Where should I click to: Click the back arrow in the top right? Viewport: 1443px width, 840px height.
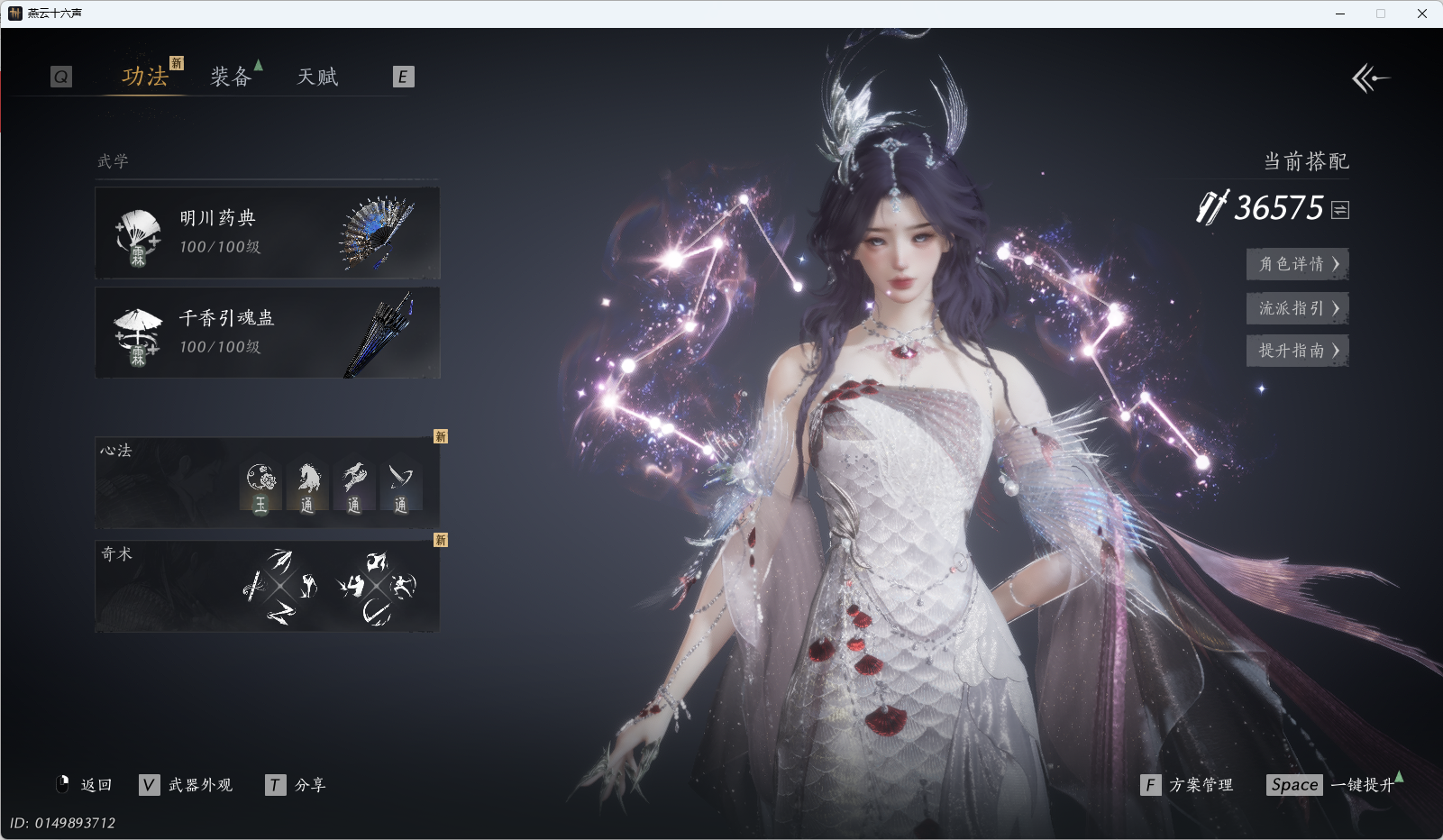tap(1370, 78)
